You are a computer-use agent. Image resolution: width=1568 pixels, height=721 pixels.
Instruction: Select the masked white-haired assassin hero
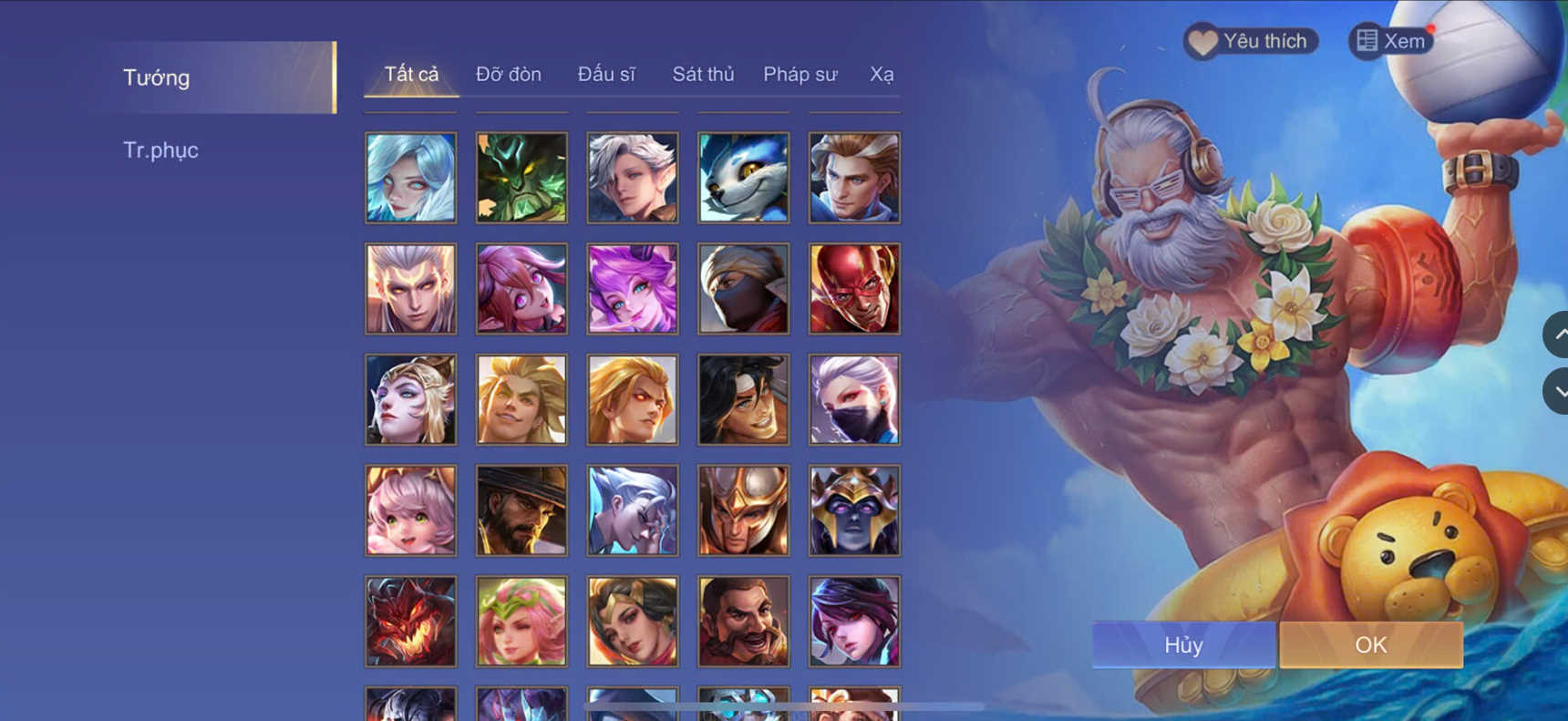click(853, 399)
